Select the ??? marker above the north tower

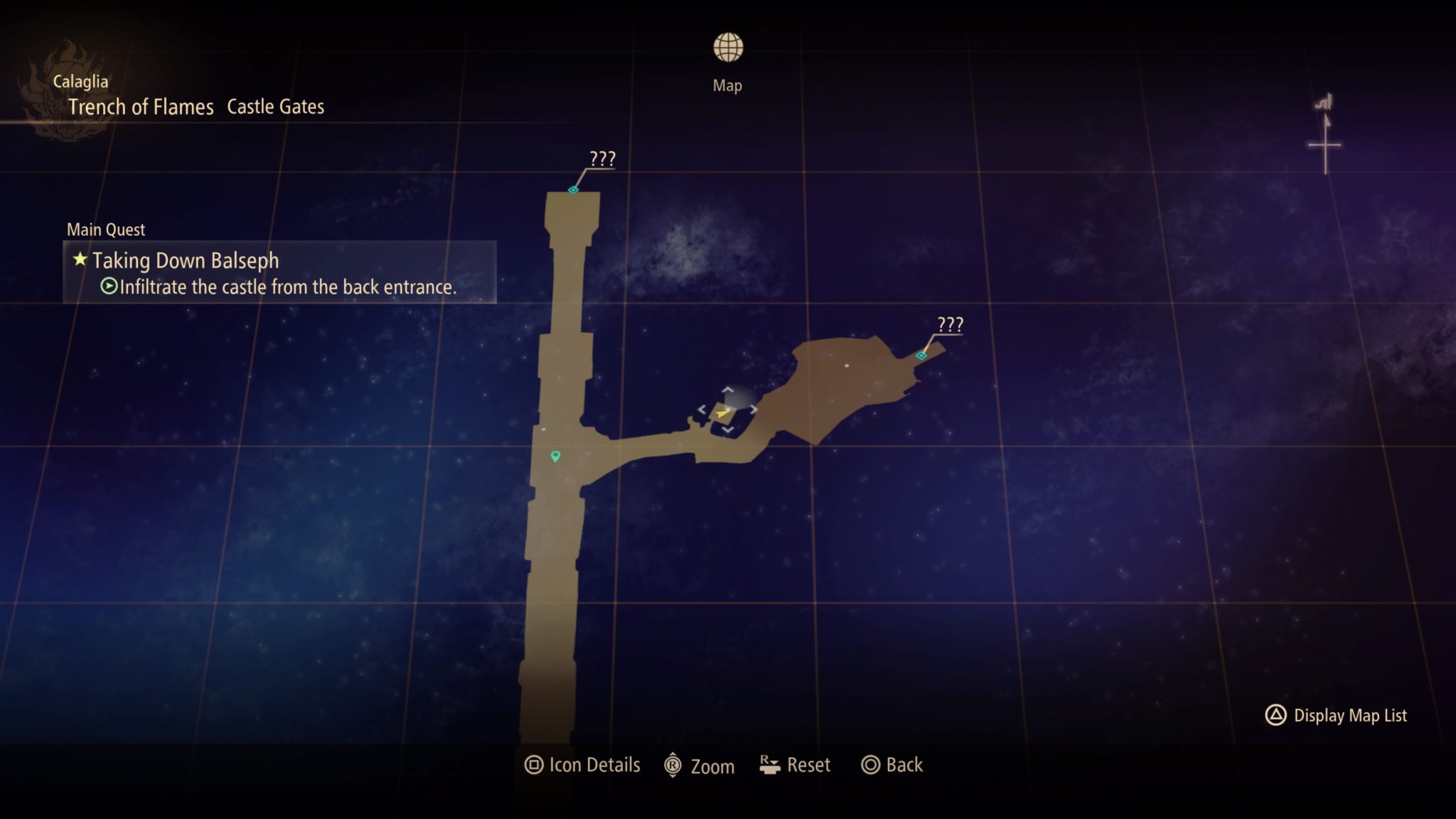573,191
